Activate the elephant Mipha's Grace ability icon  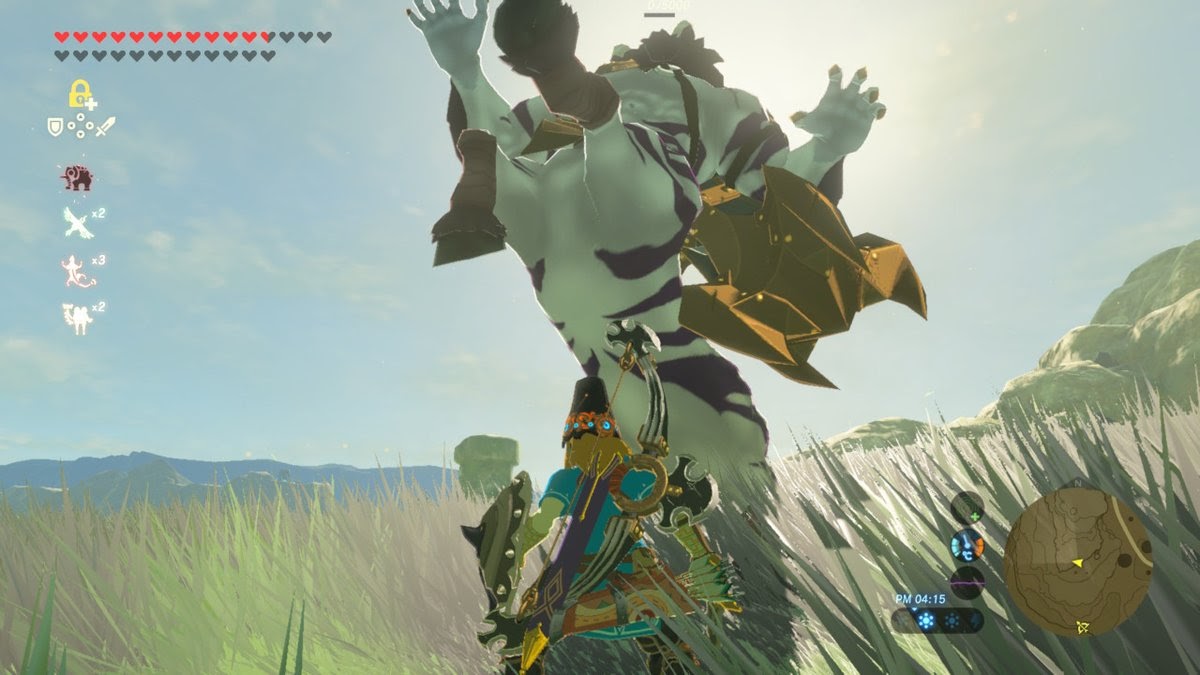[x=77, y=178]
